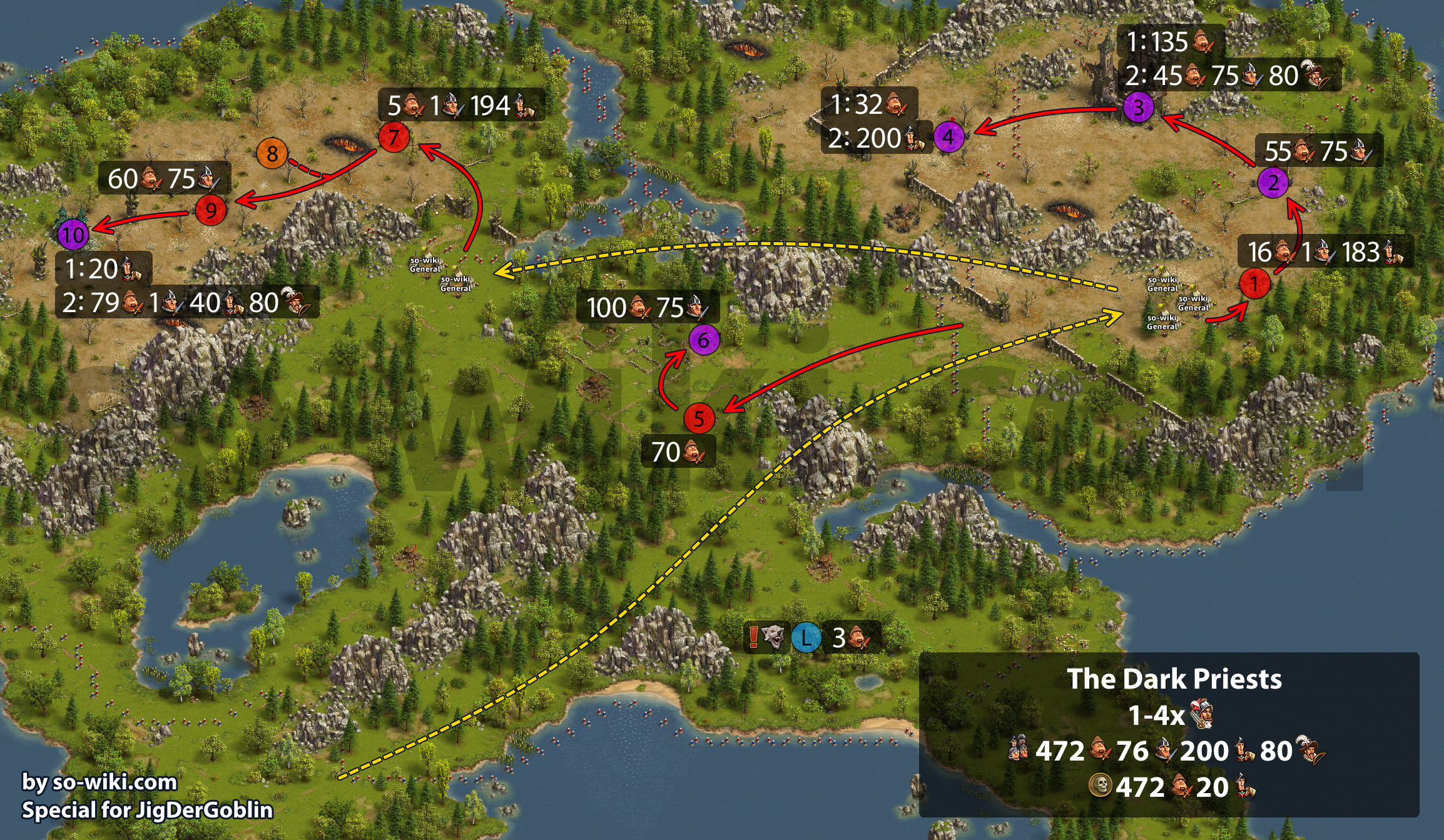Select purple camp marker number 4
The image size is (1444, 840).
pyautogui.click(x=948, y=136)
